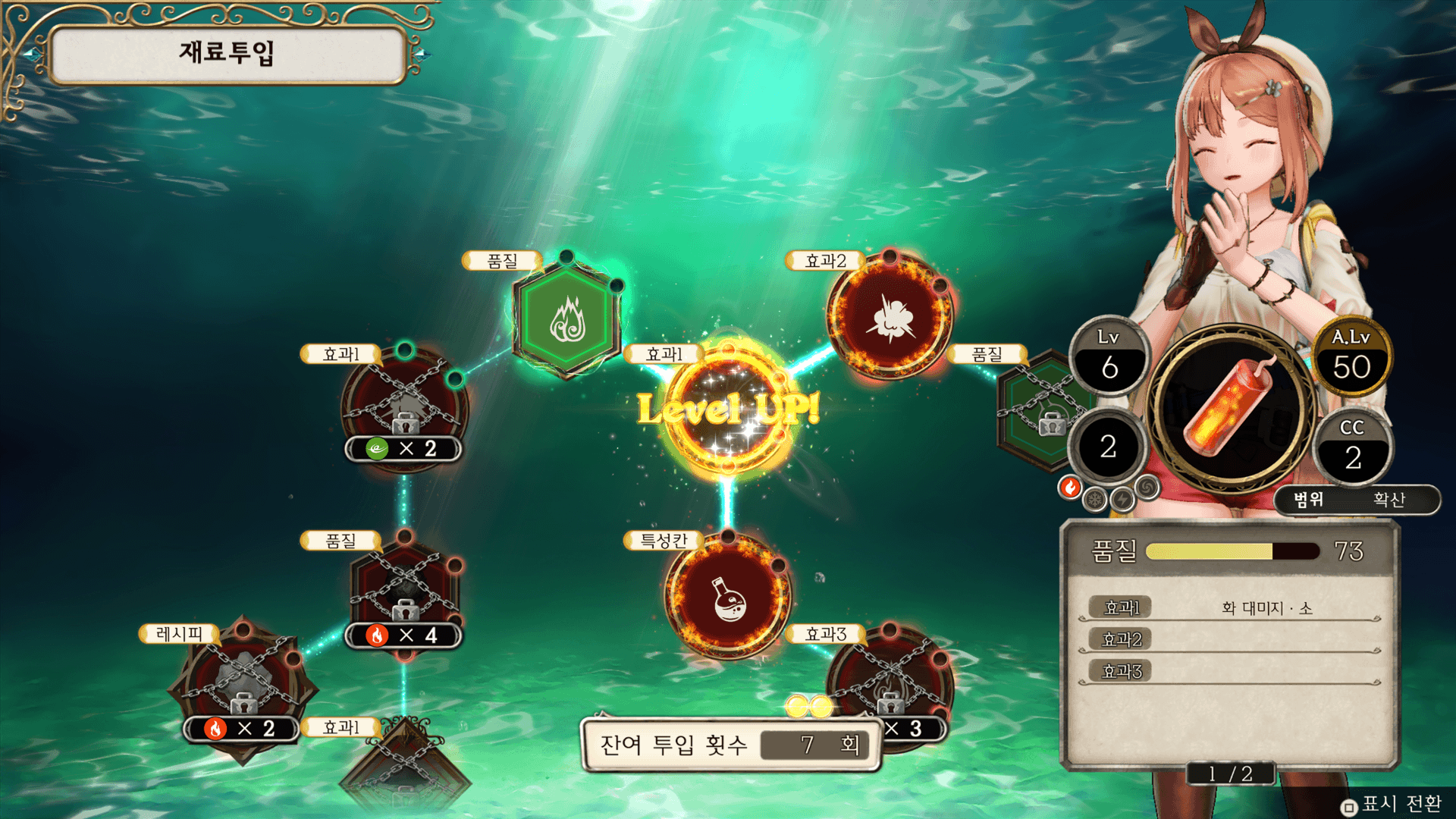1456x819 pixels.
Task: Select the 효과3 row in the info panel
Action: click(1228, 672)
